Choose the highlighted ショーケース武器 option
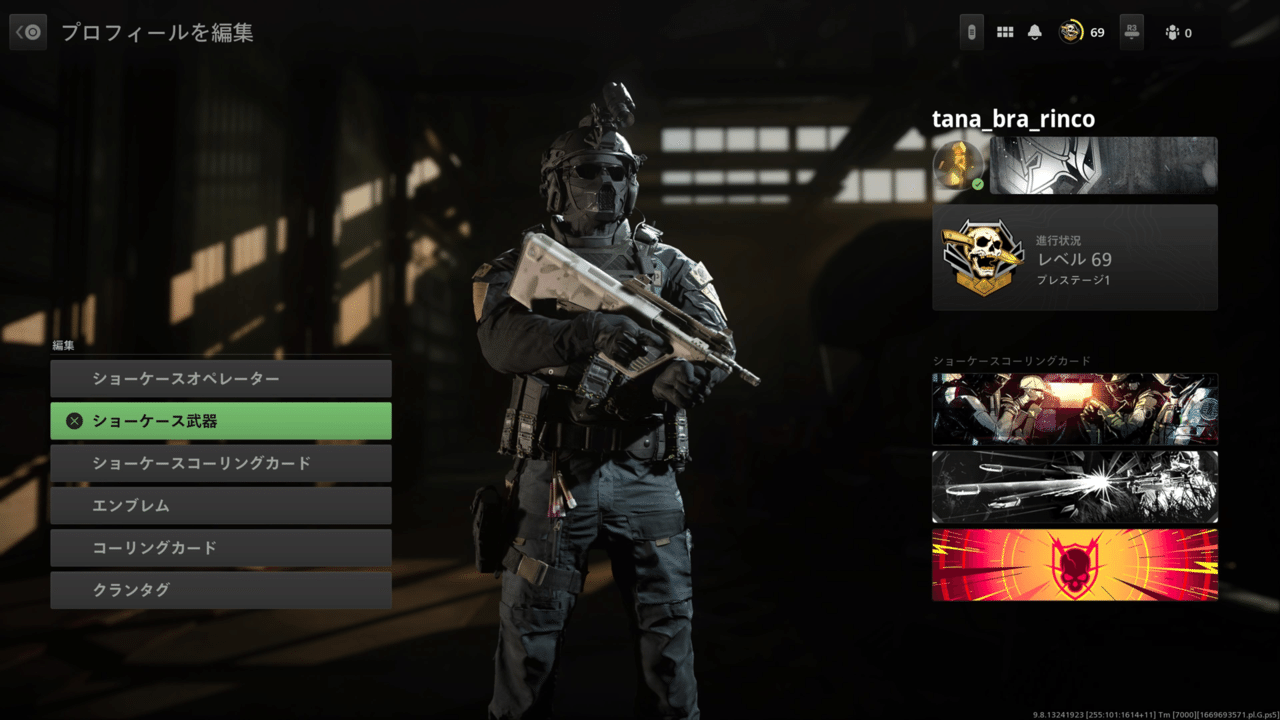 pos(220,421)
